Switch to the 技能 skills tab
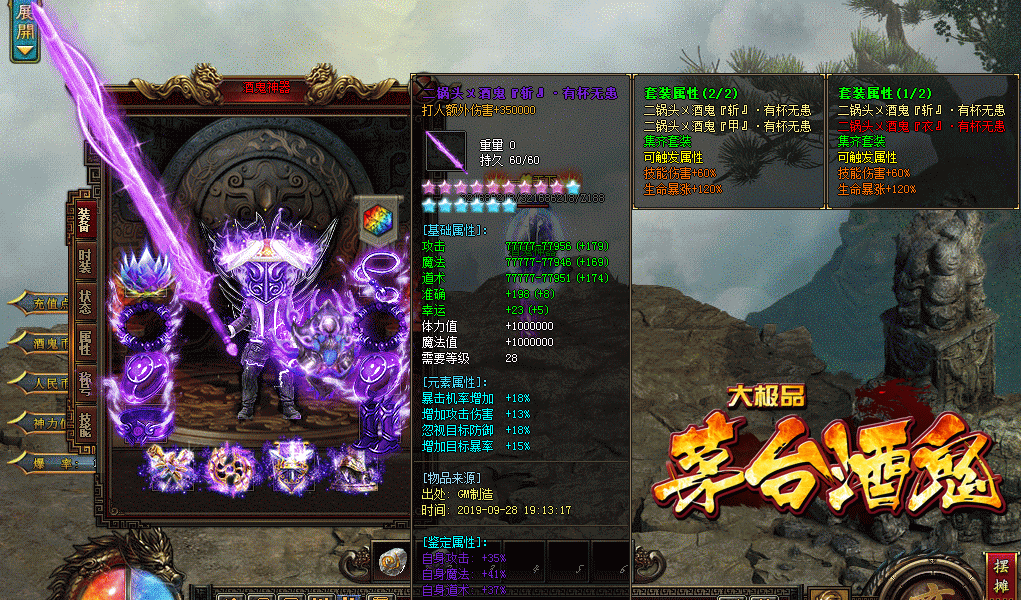Image resolution: width=1021 pixels, height=600 pixels. (x=85, y=424)
